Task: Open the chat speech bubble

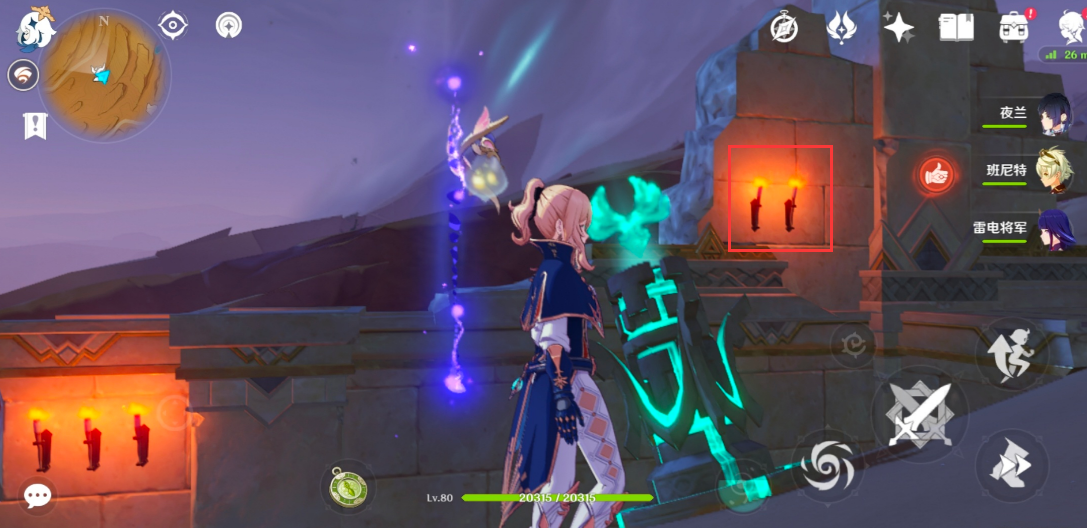Action: coord(38,496)
